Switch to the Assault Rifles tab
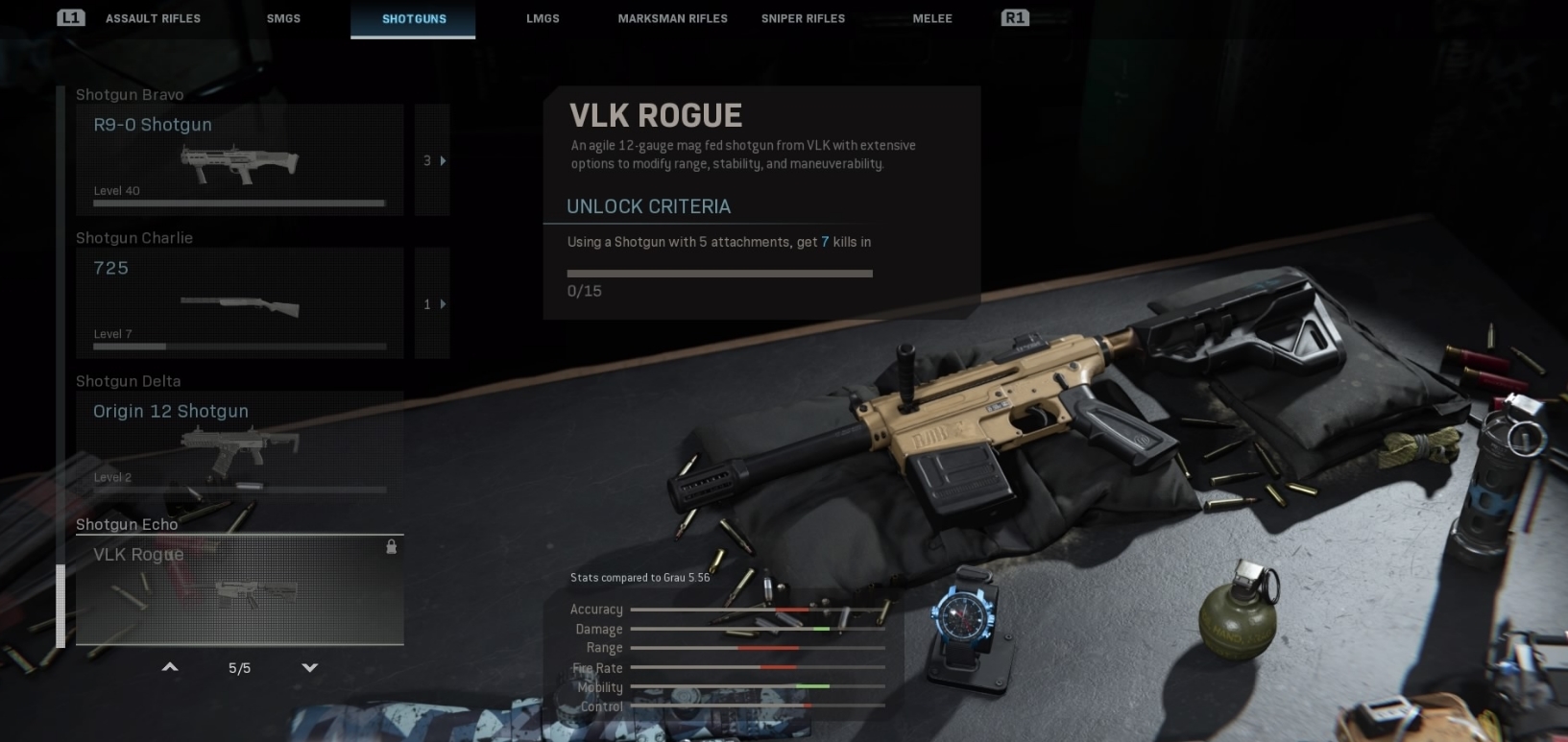The height and width of the screenshot is (742, 1568). pyautogui.click(x=153, y=18)
